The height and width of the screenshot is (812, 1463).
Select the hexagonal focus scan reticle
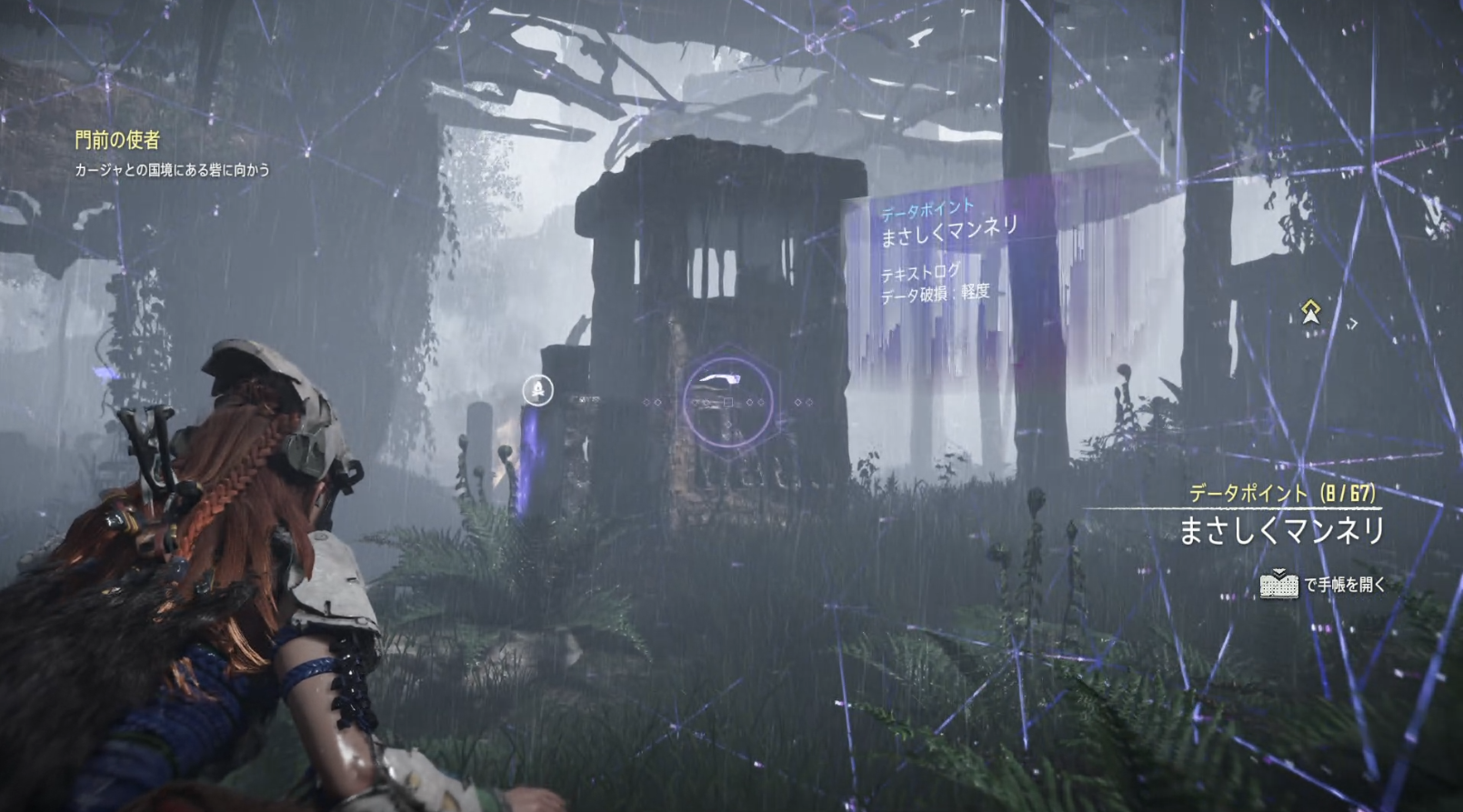(x=727, y=401)
